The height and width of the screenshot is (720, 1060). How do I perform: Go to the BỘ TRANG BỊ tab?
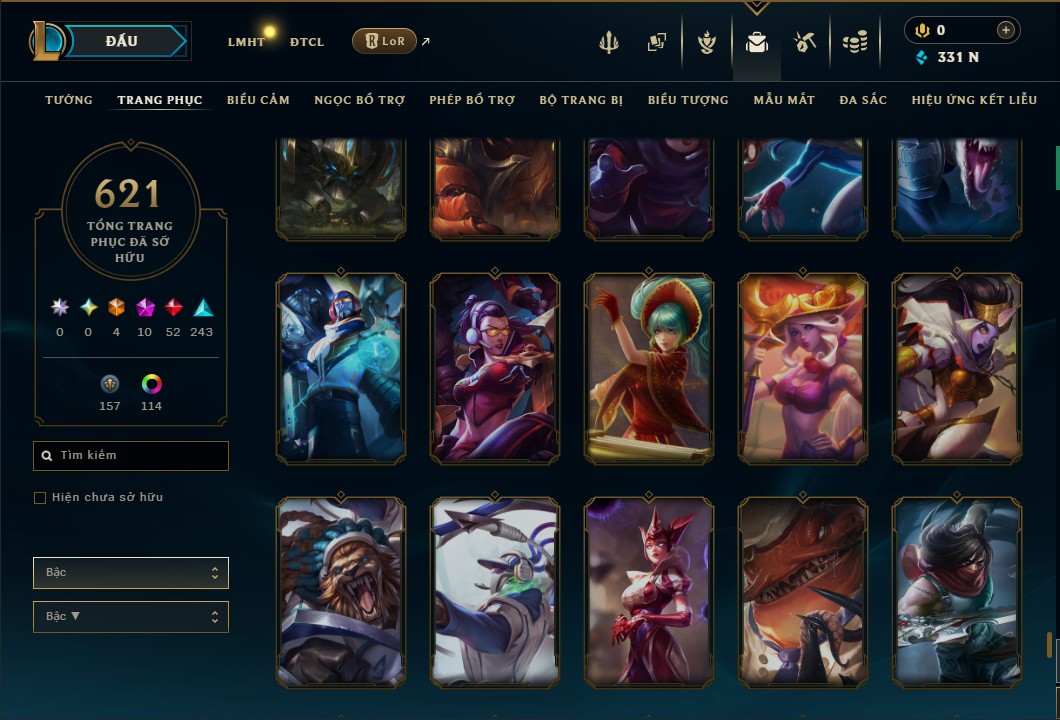pyautogui.click(x=581, y=100)
